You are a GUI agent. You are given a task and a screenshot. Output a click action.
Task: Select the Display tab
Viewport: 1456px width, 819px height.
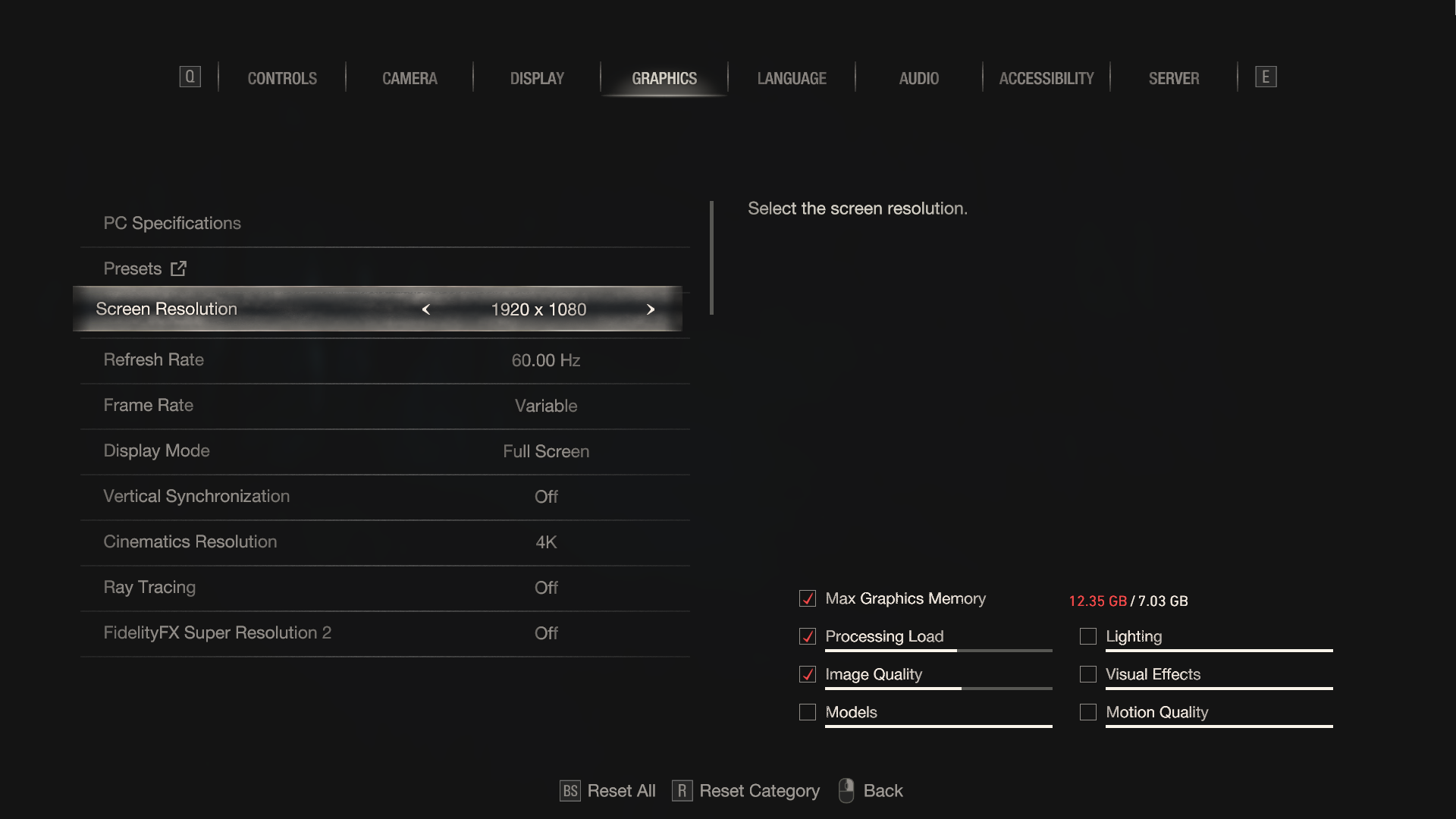(537, 78)
